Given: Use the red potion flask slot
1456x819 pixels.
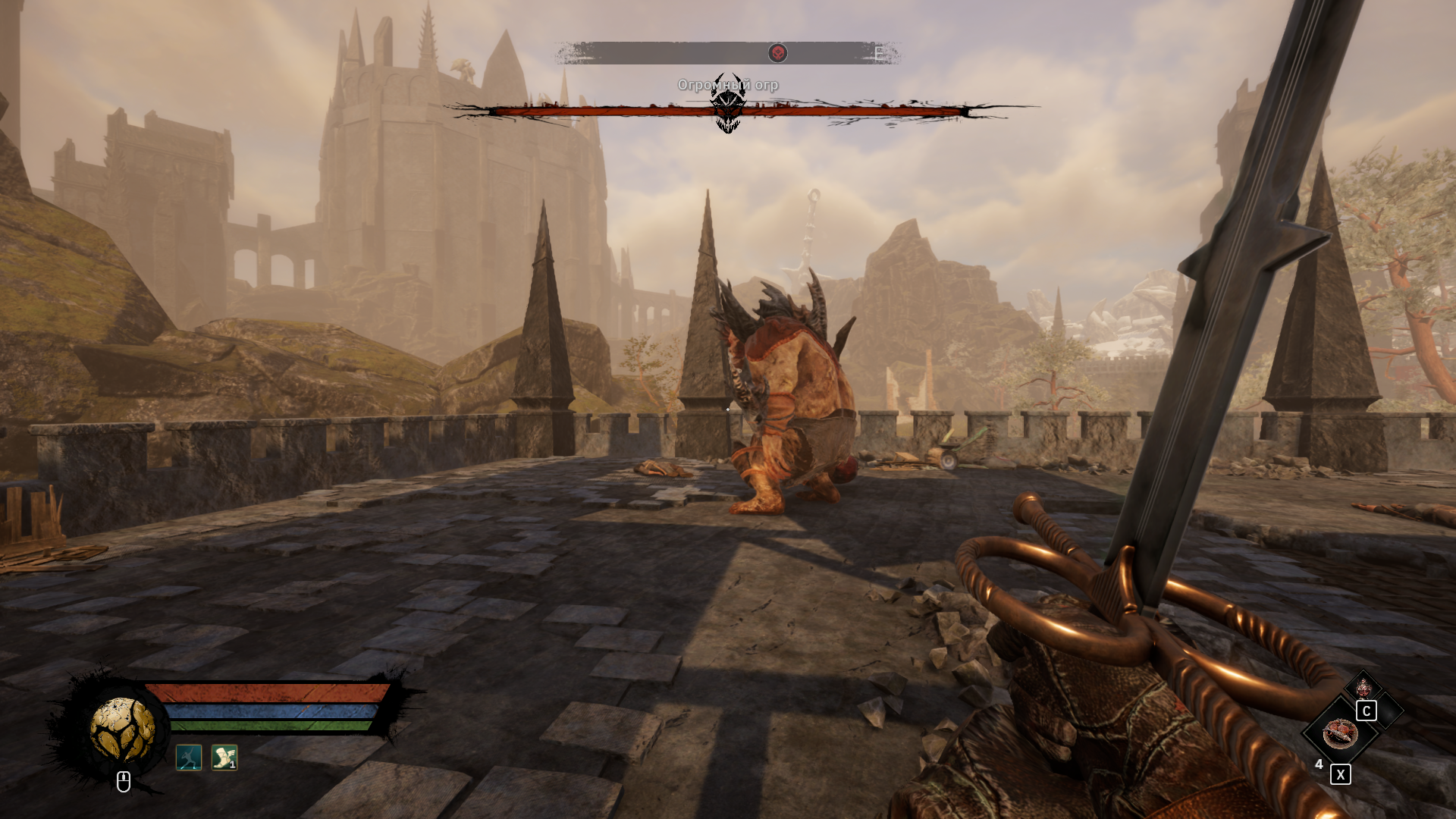Looking at the screenshot, I should click(1363, 688).
